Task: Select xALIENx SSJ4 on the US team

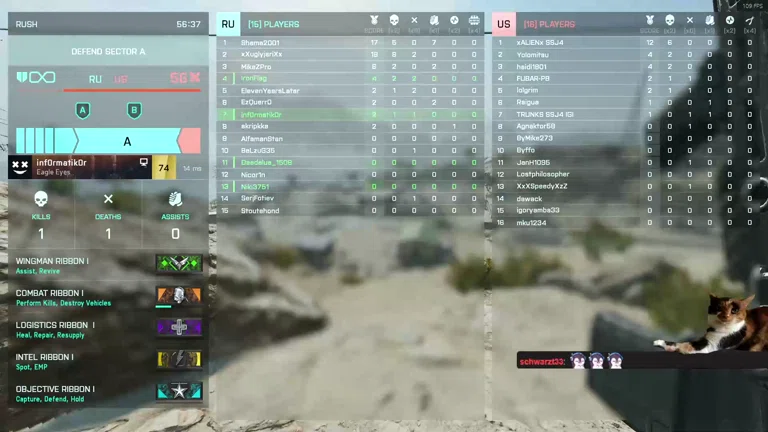Action: 540,43
